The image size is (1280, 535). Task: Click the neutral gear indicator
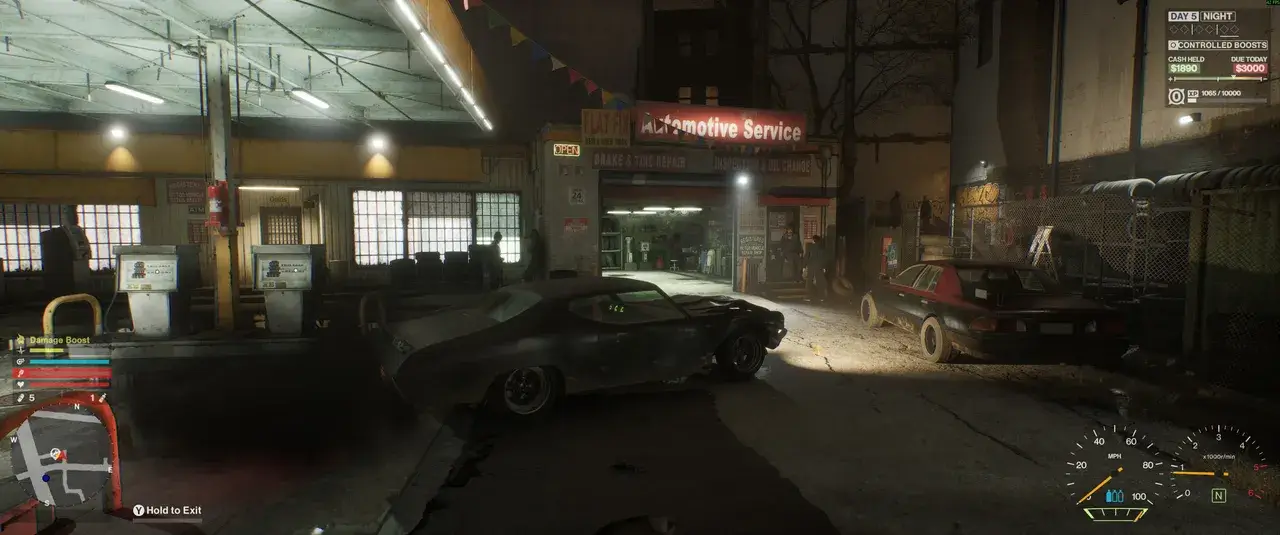click(x=1218, y=495)
